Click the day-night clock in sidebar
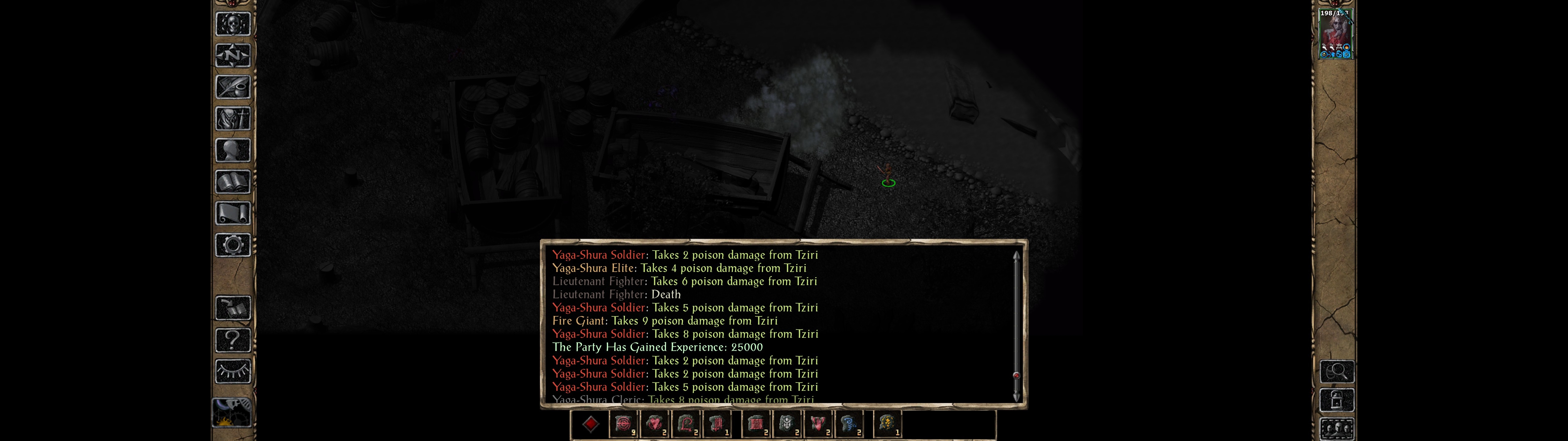Viewport: 1568px width, 441px height. pyautogui.click(x=232, y=413)
